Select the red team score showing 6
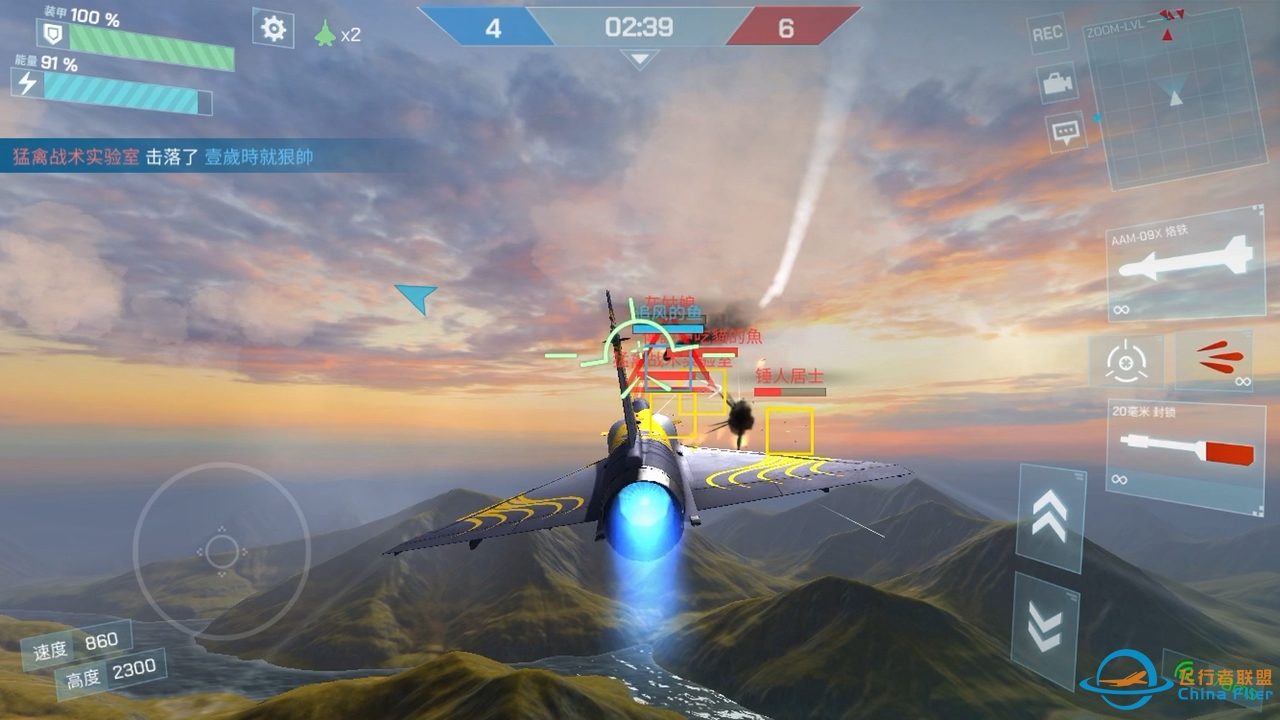1280x720 pixels. pyautogui.click(x=786, y=26)
